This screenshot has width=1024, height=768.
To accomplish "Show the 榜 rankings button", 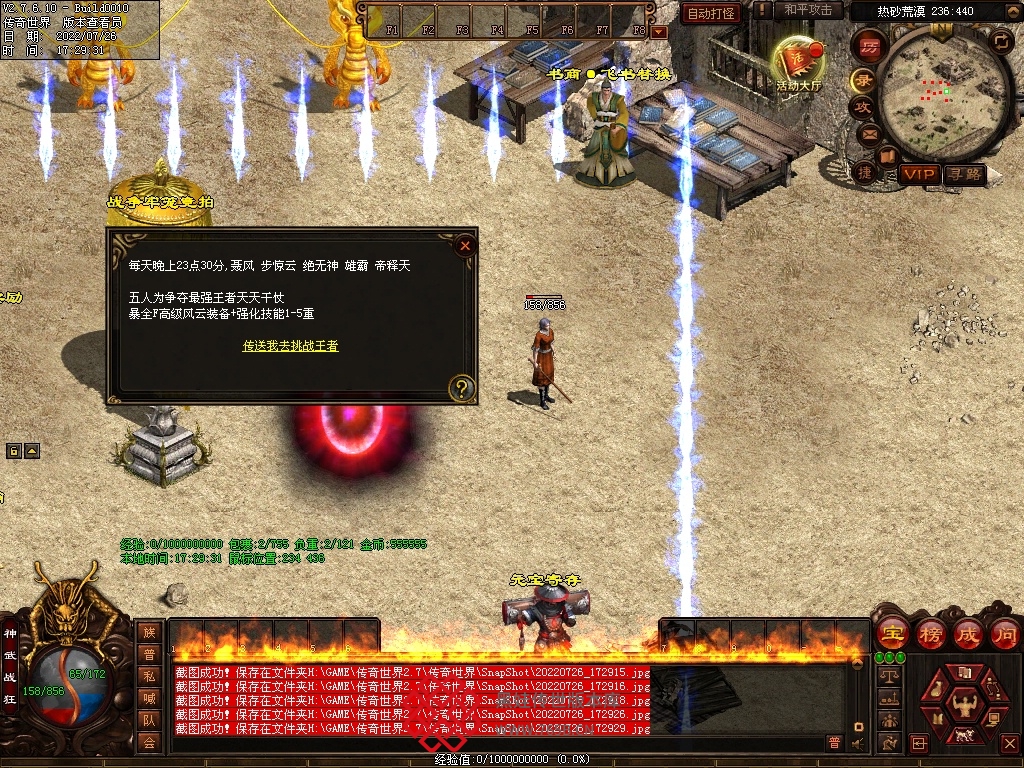I will (930, 634).
